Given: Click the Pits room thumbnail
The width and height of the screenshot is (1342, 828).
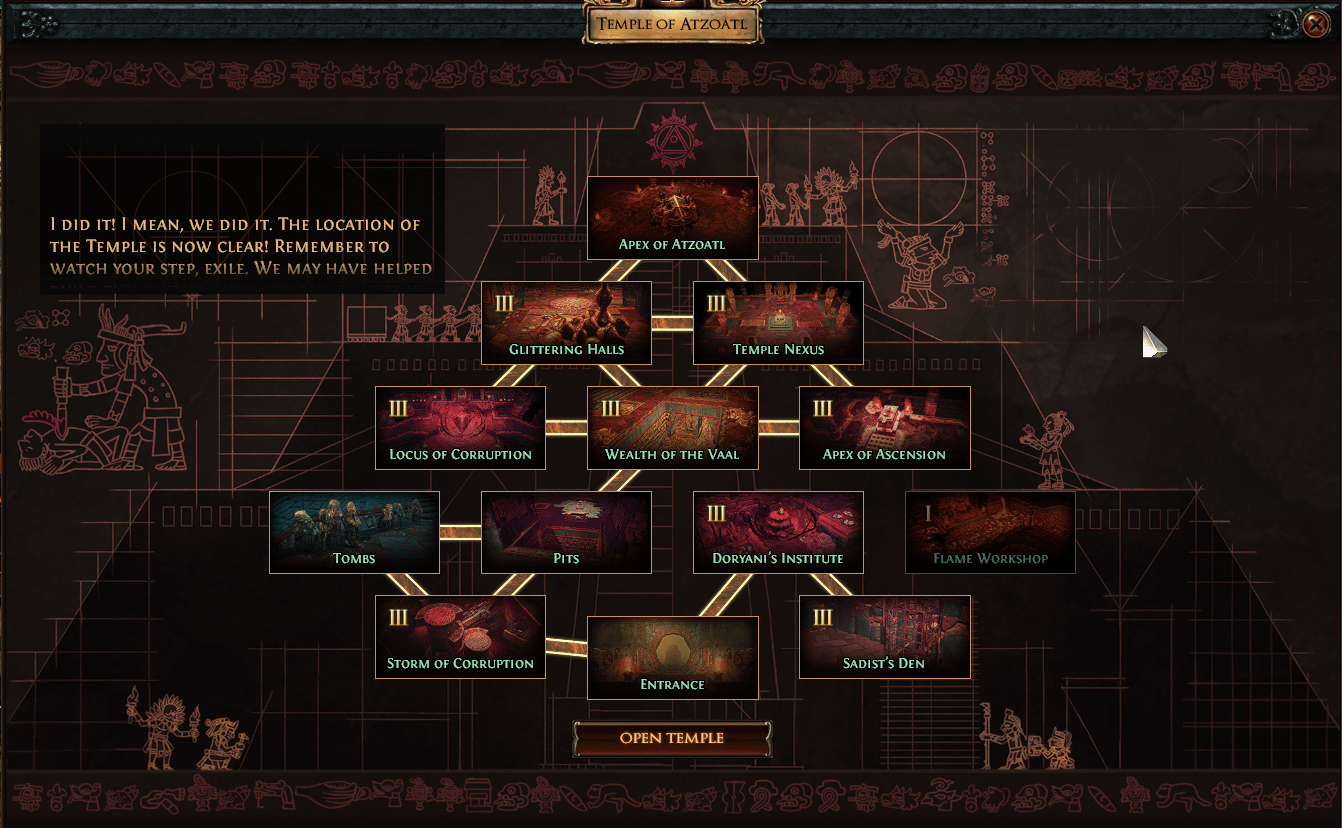Looking at the screenshot, I should [565, 532].
